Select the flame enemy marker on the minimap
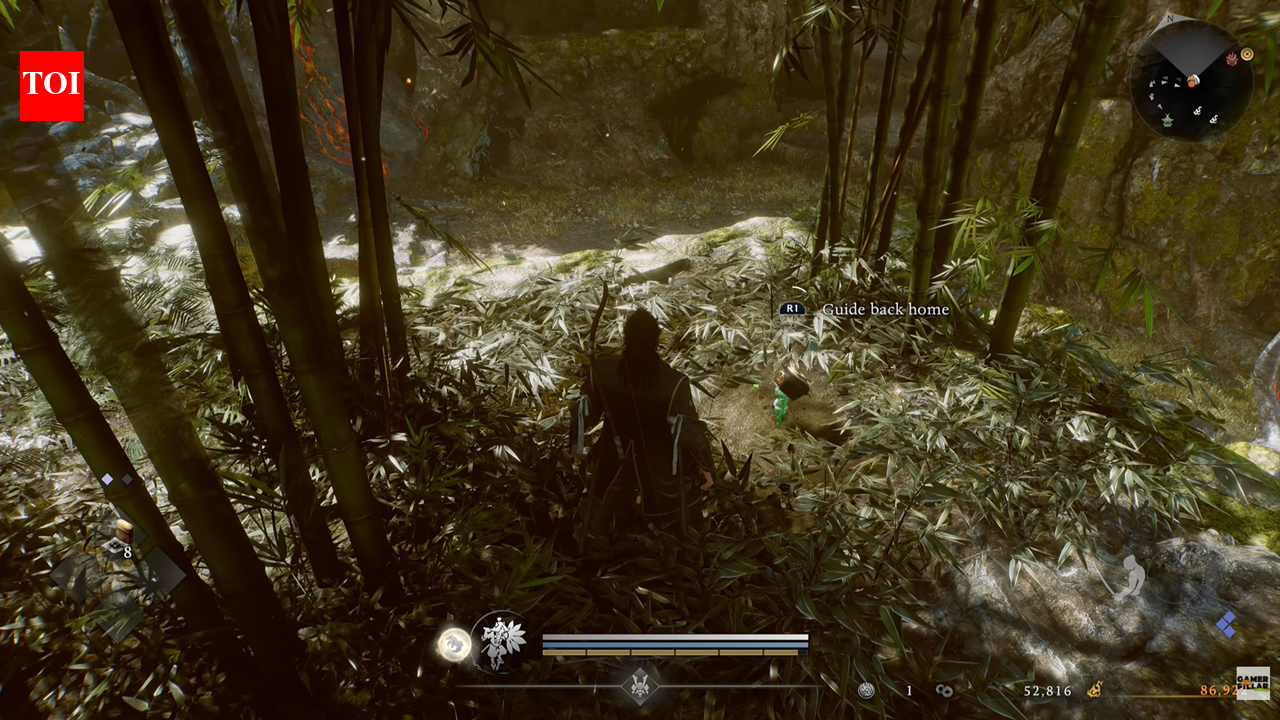The width and height of the screenshot is (1280, 720). click(1232, 59)
